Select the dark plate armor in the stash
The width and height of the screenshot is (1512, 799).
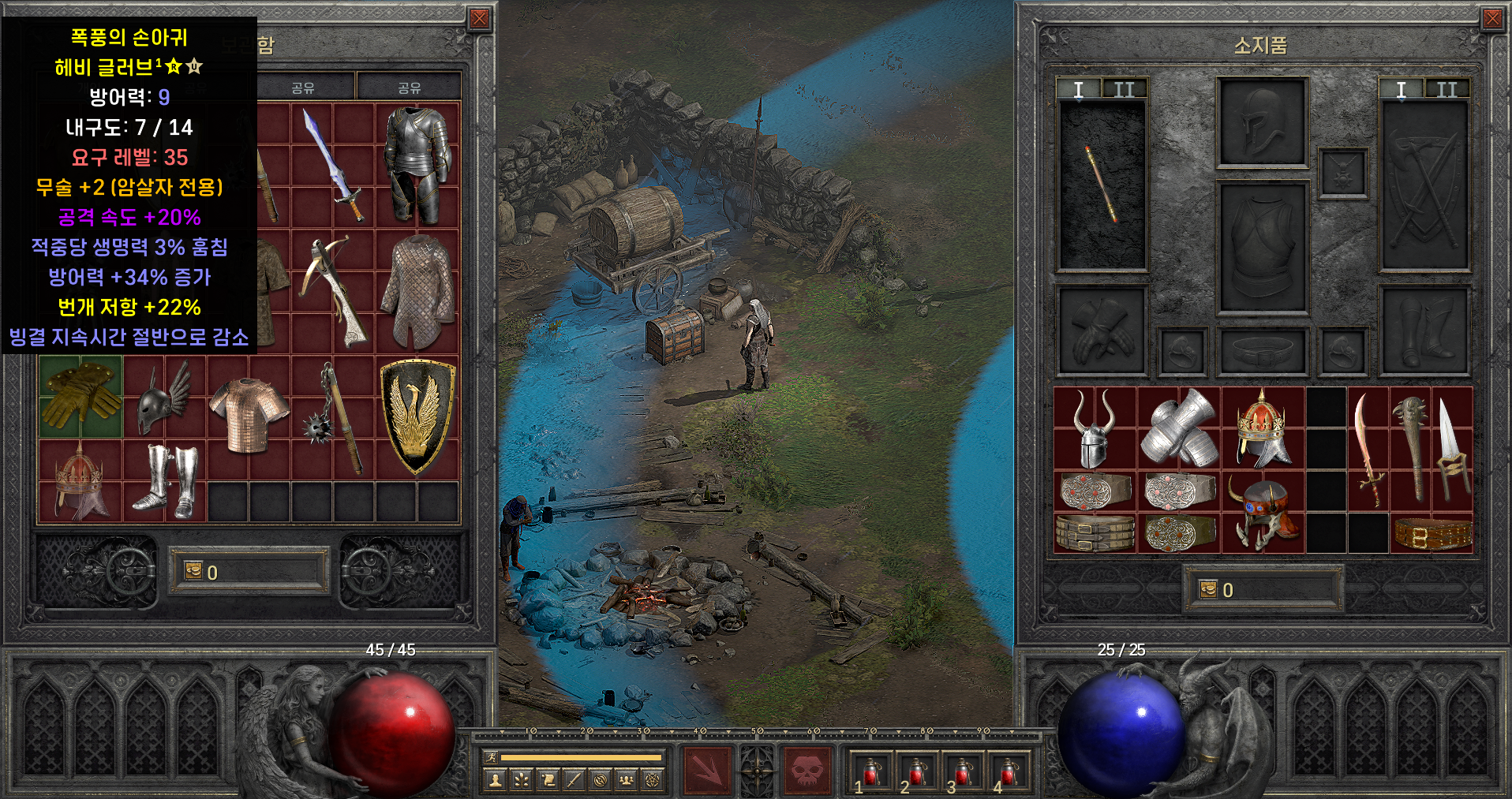click(x=417, y=164)
